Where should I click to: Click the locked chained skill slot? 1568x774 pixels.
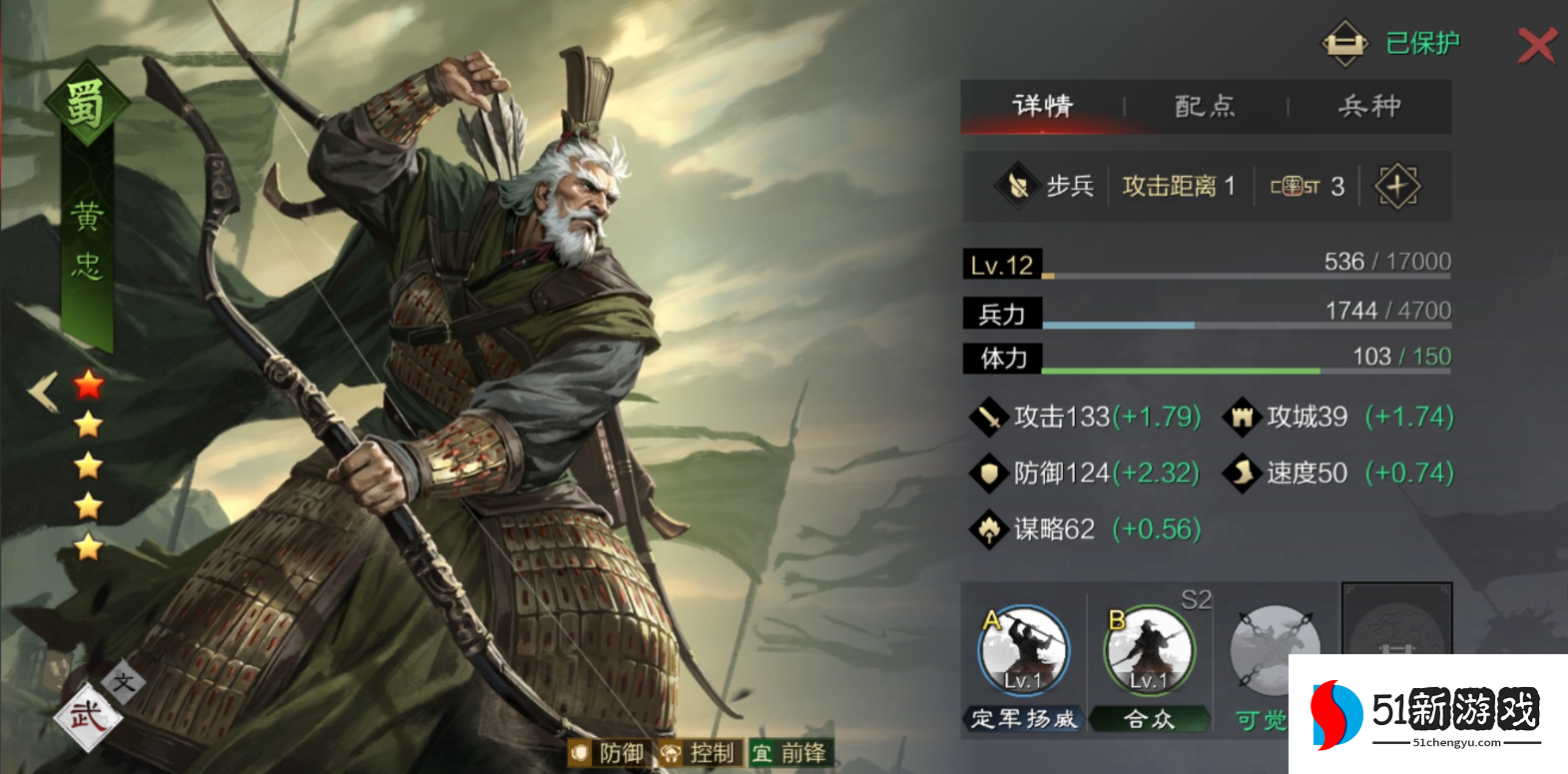pyautogui.click(x=1274, y=649)
